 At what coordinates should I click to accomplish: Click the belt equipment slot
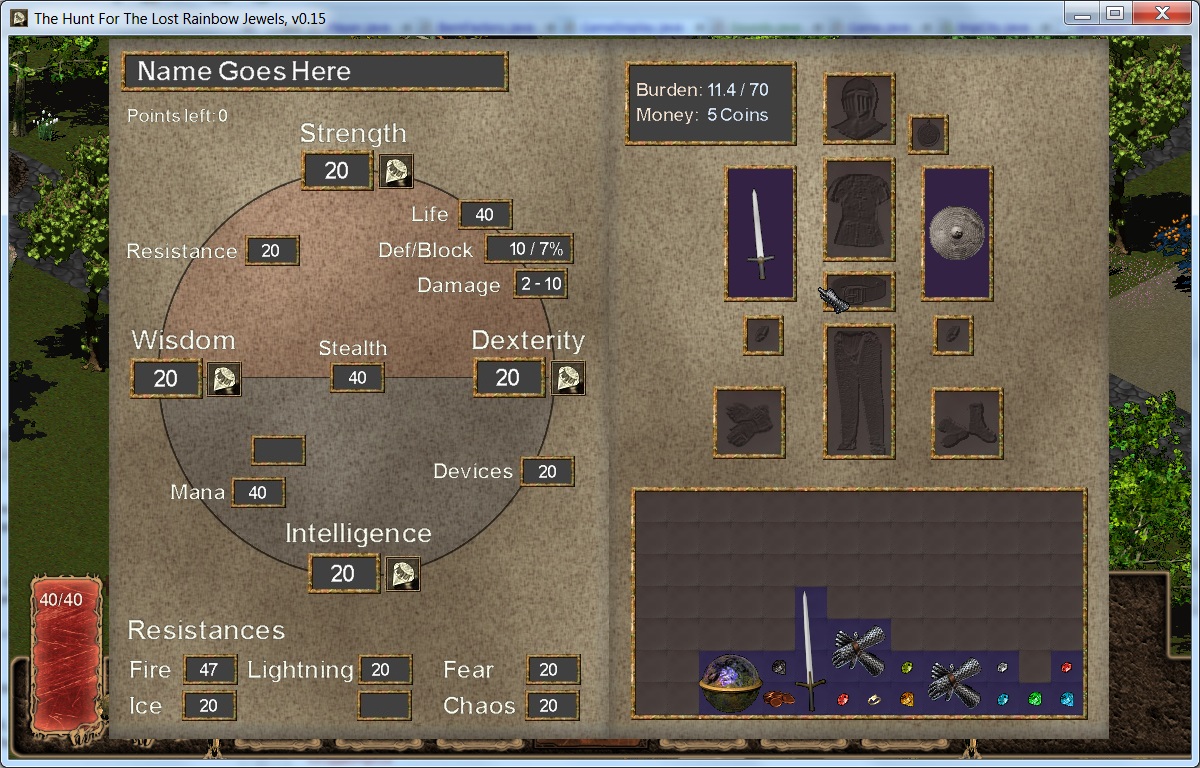coord(859,292)
